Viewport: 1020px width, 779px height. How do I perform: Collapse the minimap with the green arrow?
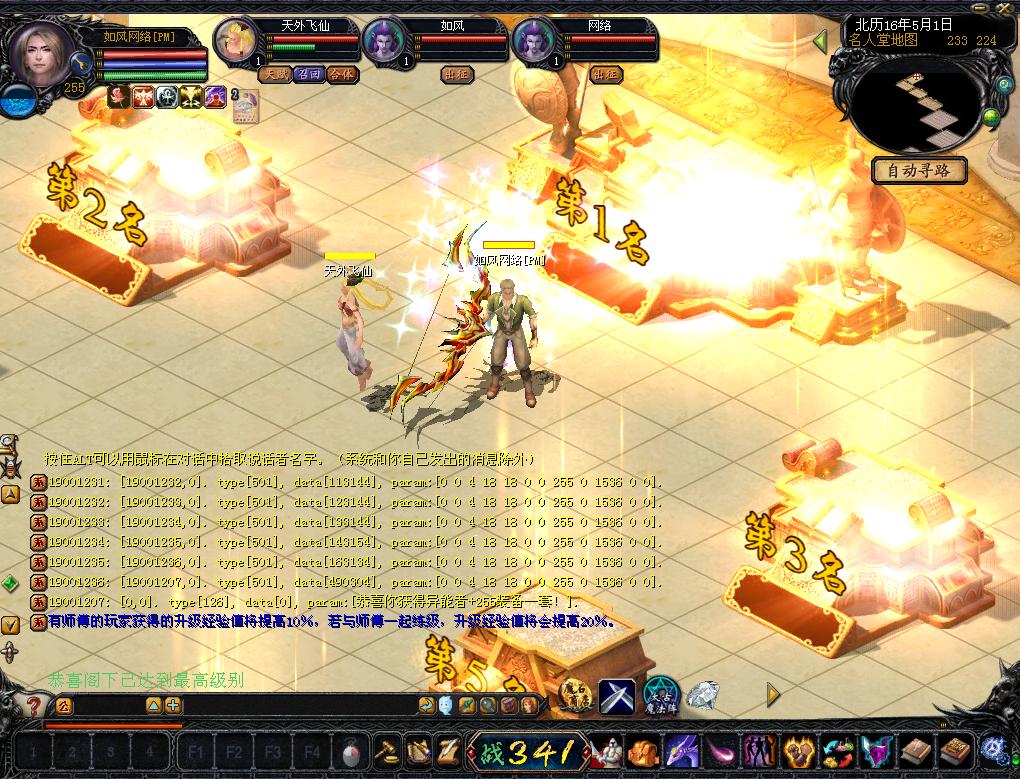coord(820,41)
